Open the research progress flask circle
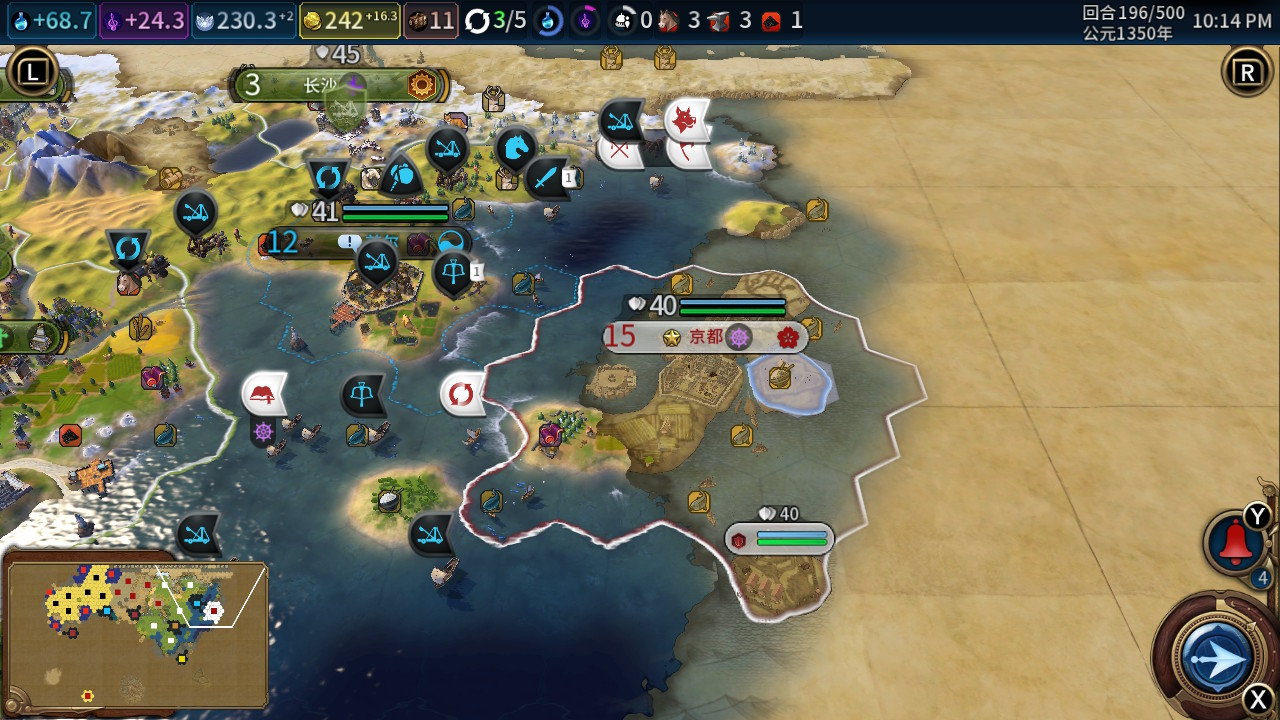This screenshot has width=1280, height=720. coord(549,20)
